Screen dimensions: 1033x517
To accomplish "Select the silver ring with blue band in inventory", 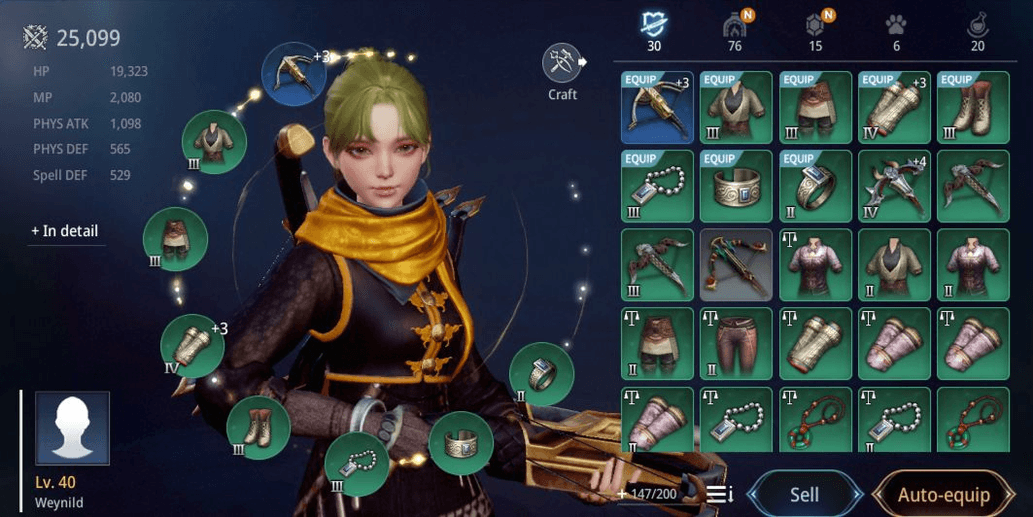I will pyautogui.click(x=817, y=186).
